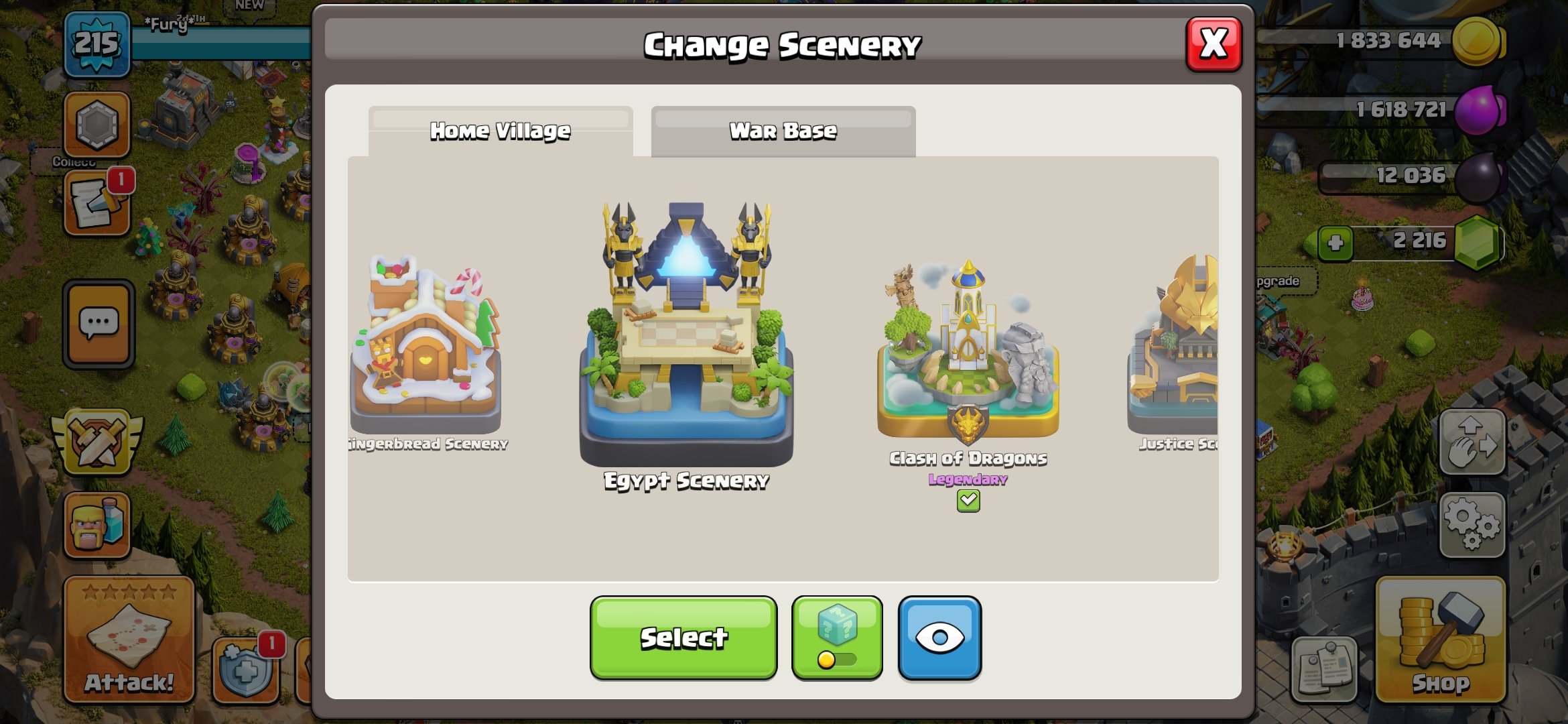Enable scenery preview with the eye button
Screen dimensions: 1568x724
click(x=939, y=637)
